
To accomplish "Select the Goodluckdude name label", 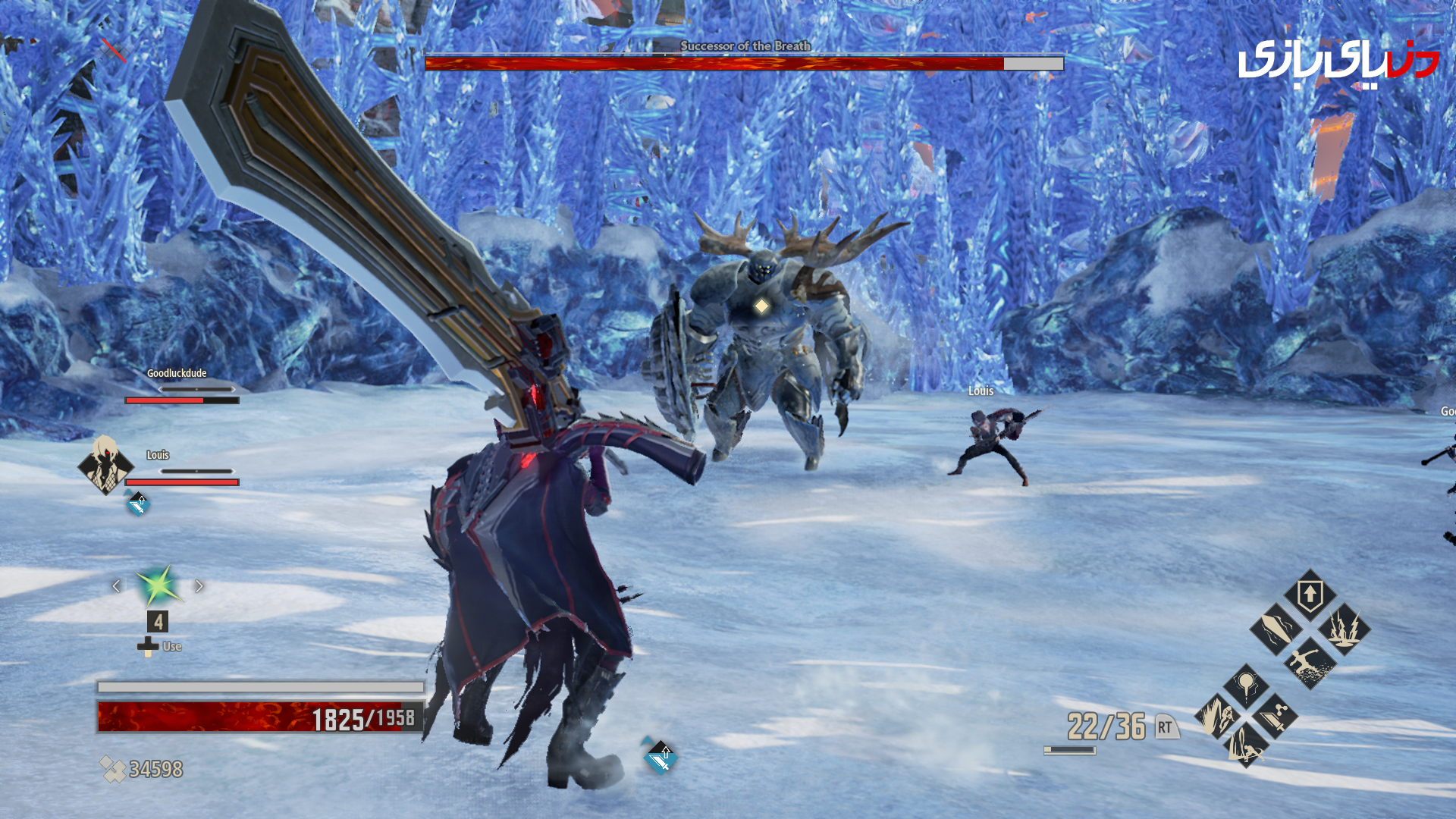I will [x=176, y=374].
